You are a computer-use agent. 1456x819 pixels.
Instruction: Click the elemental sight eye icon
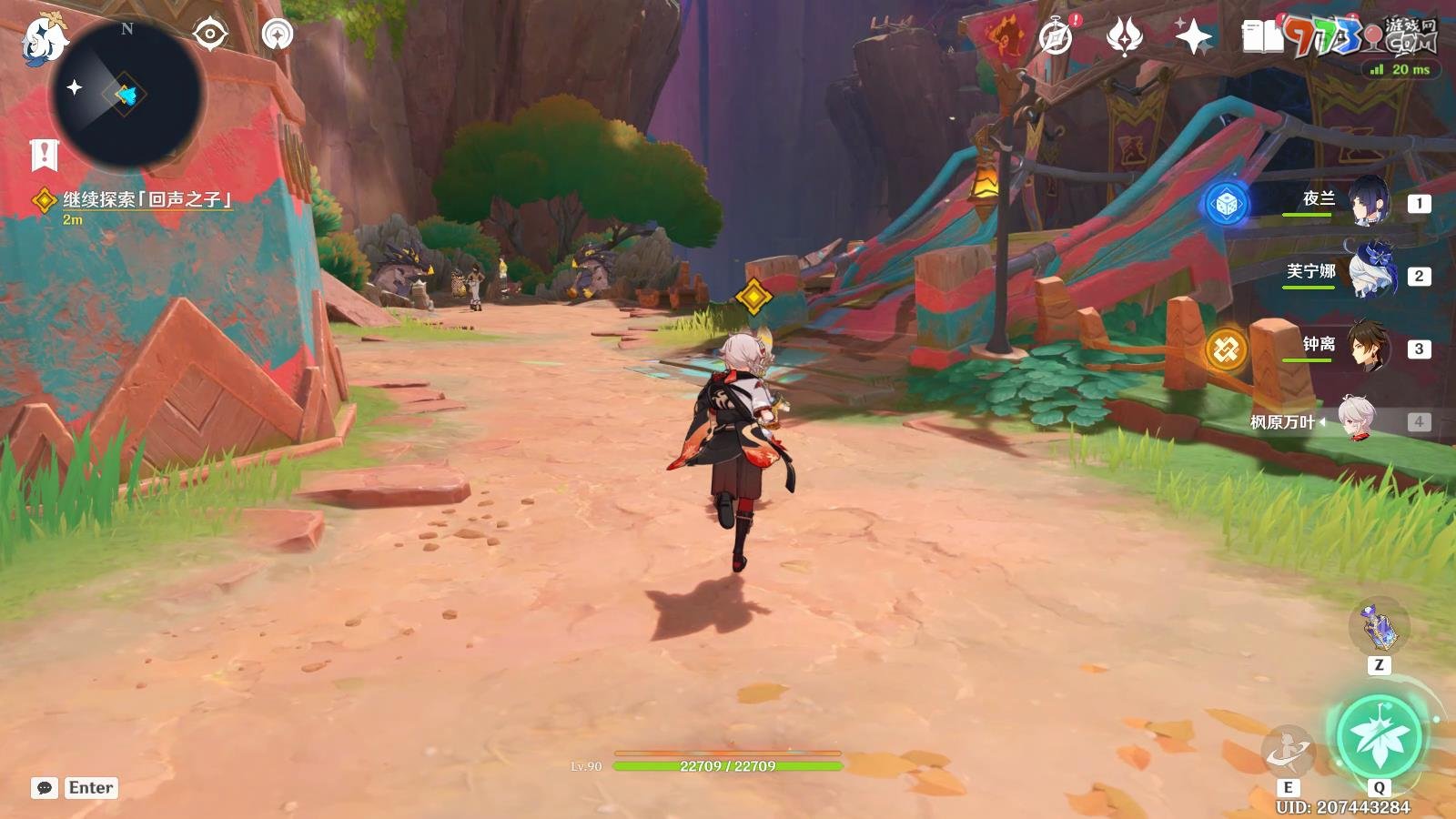[210, 35]
